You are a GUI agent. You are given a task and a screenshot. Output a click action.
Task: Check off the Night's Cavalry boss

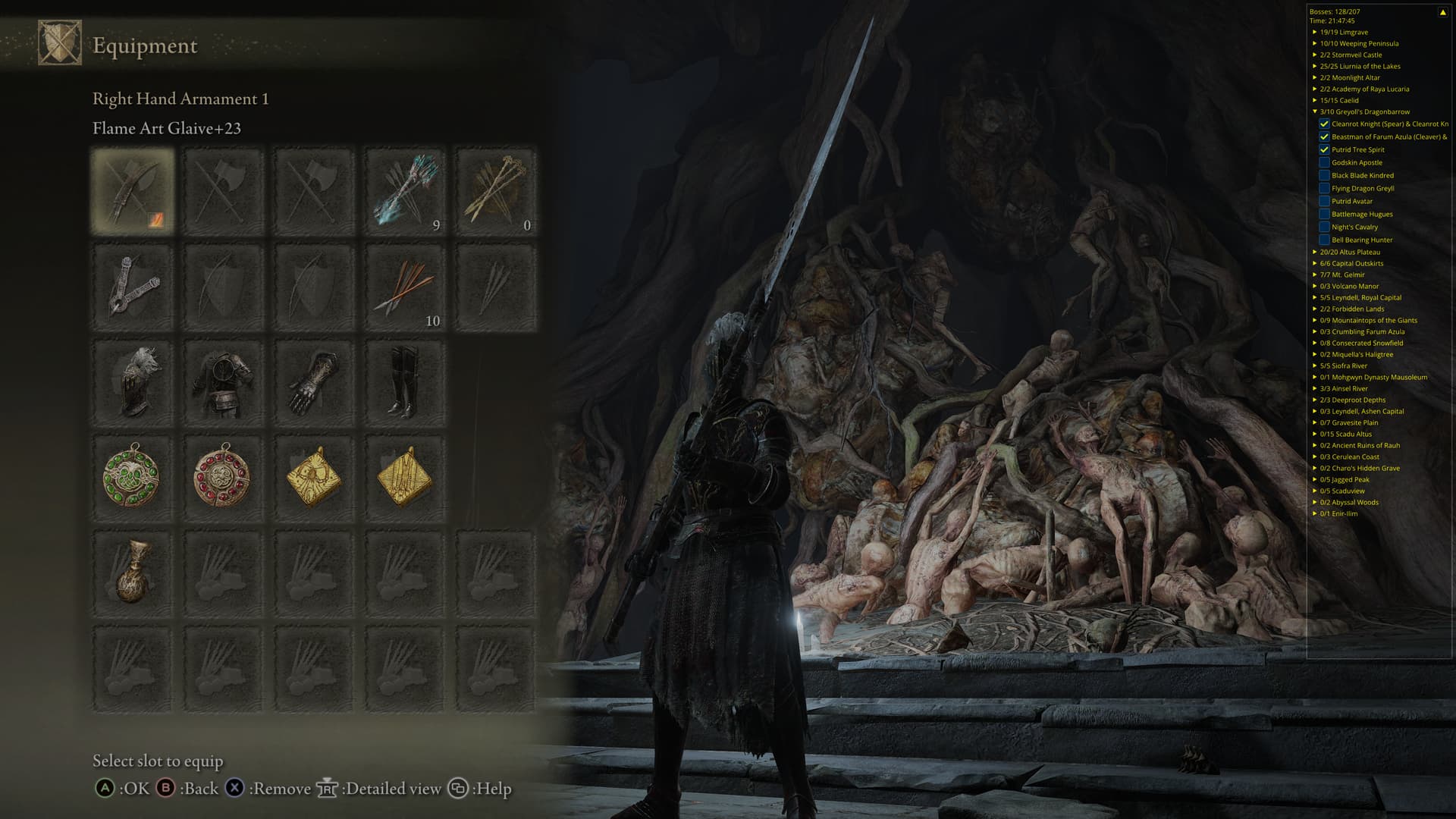[1324, 227]
